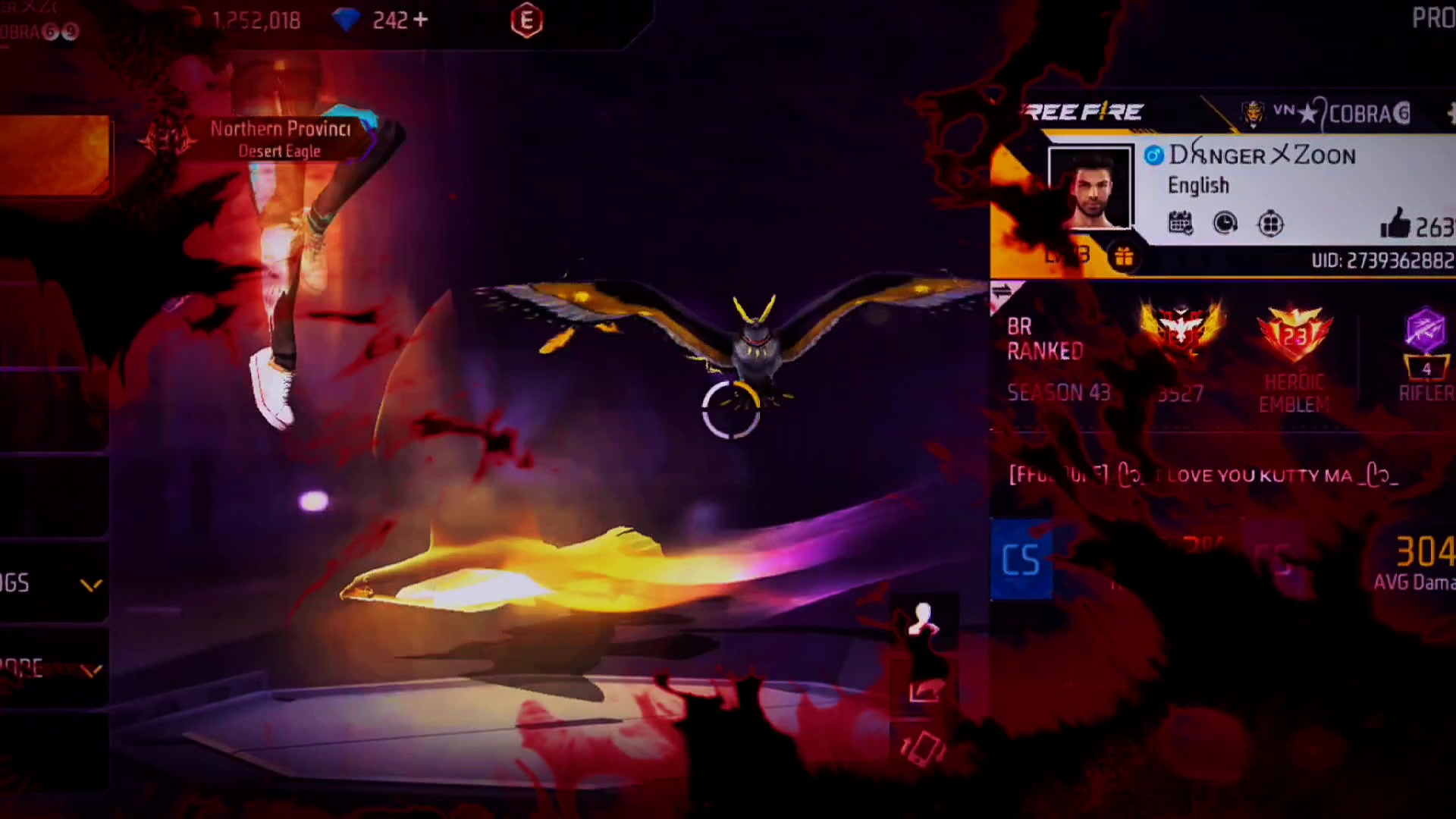1456x819 pixels.
Task: Toggle the swap arrows above BR Ranked
Action: click(x=1001, y=292)
